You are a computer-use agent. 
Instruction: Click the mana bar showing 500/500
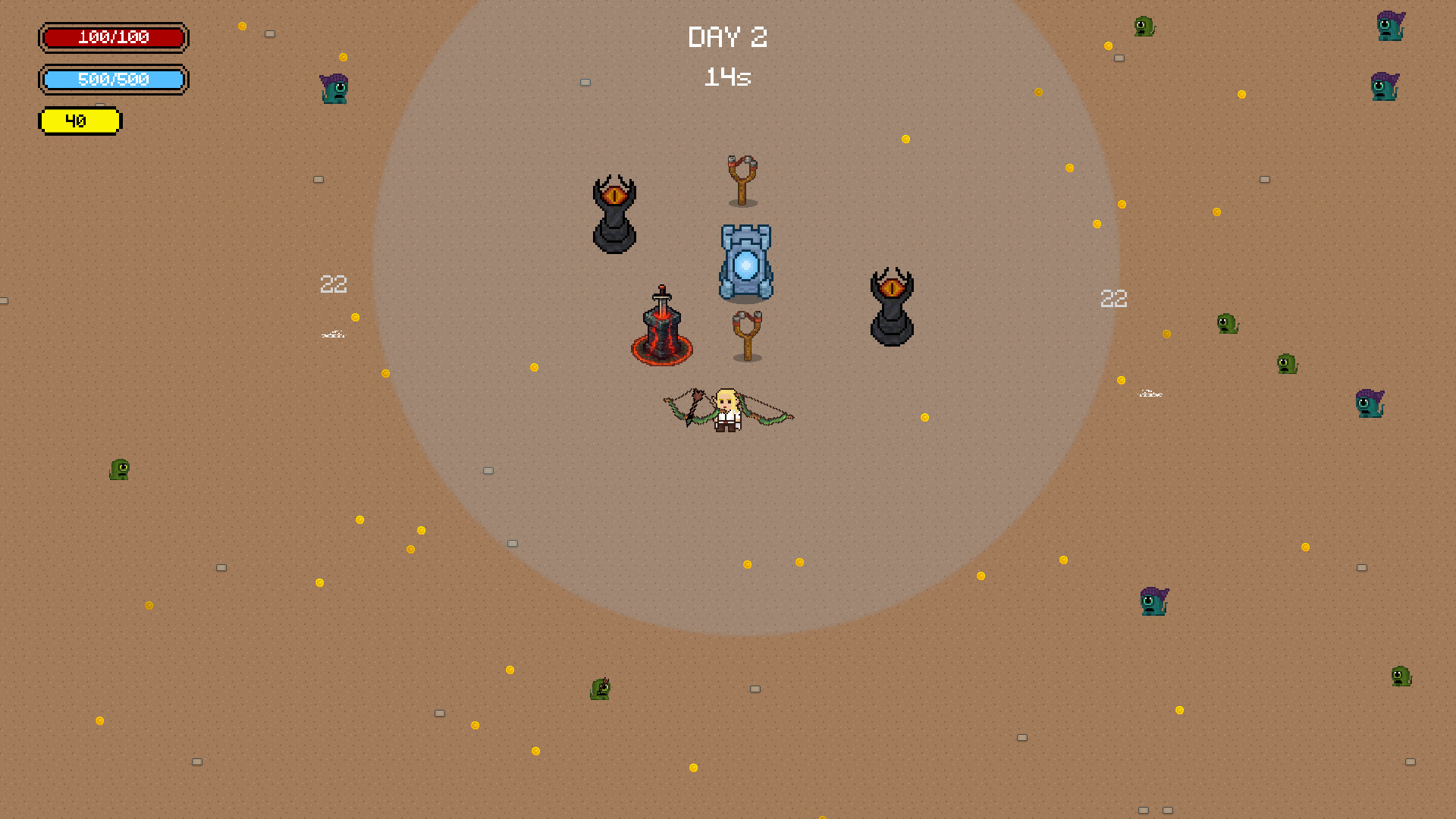[114, 79]
